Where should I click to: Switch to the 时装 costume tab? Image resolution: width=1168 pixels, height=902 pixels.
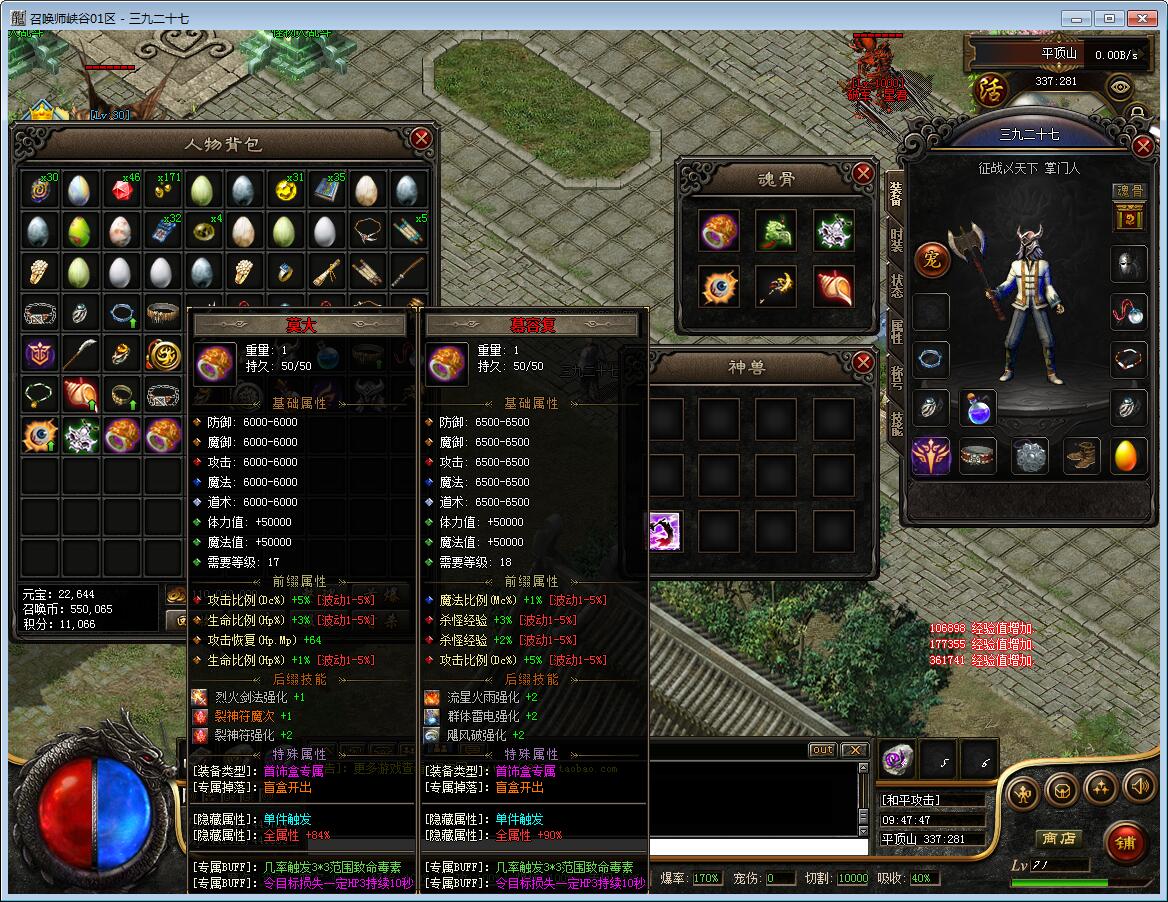[897, 240]
